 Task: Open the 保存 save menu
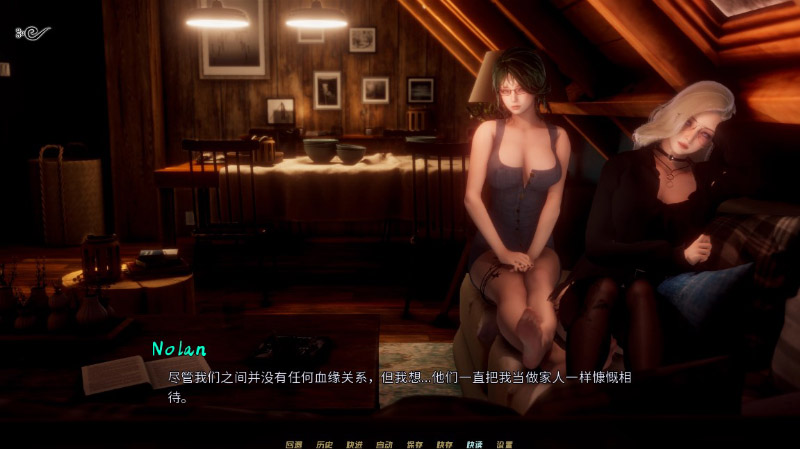point(414,444)
